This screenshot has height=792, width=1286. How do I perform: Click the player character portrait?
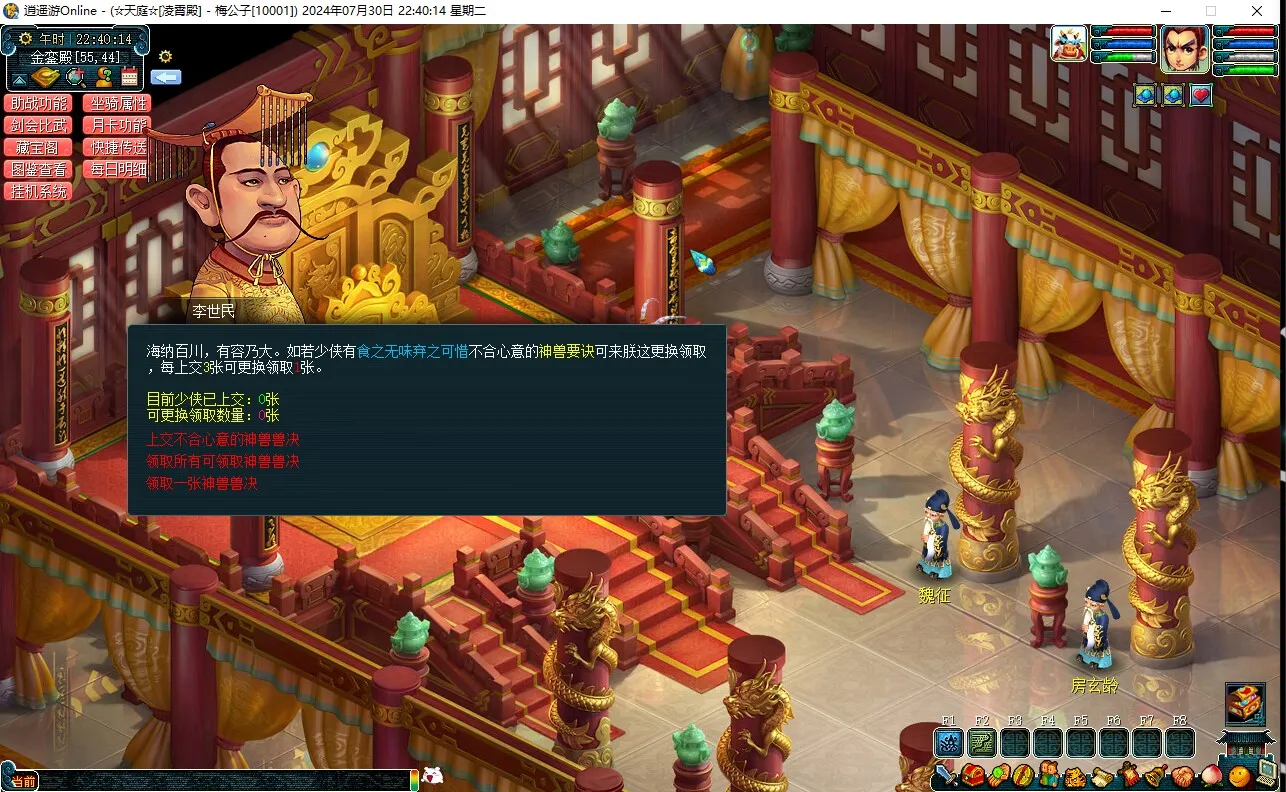click(1185, 48)
